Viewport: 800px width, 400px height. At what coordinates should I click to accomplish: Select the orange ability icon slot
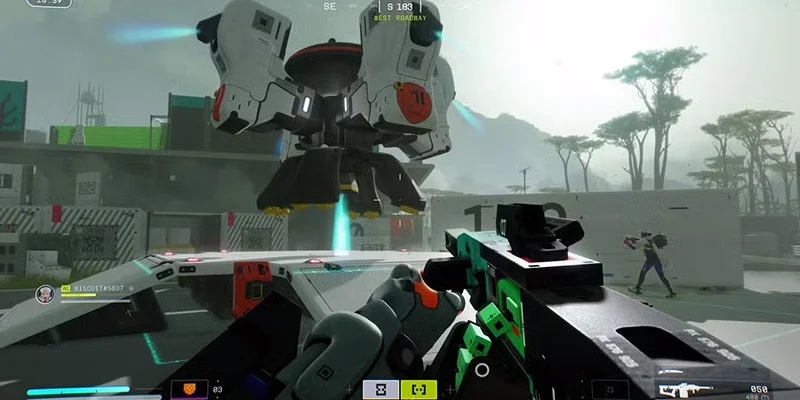click(193, 389)
